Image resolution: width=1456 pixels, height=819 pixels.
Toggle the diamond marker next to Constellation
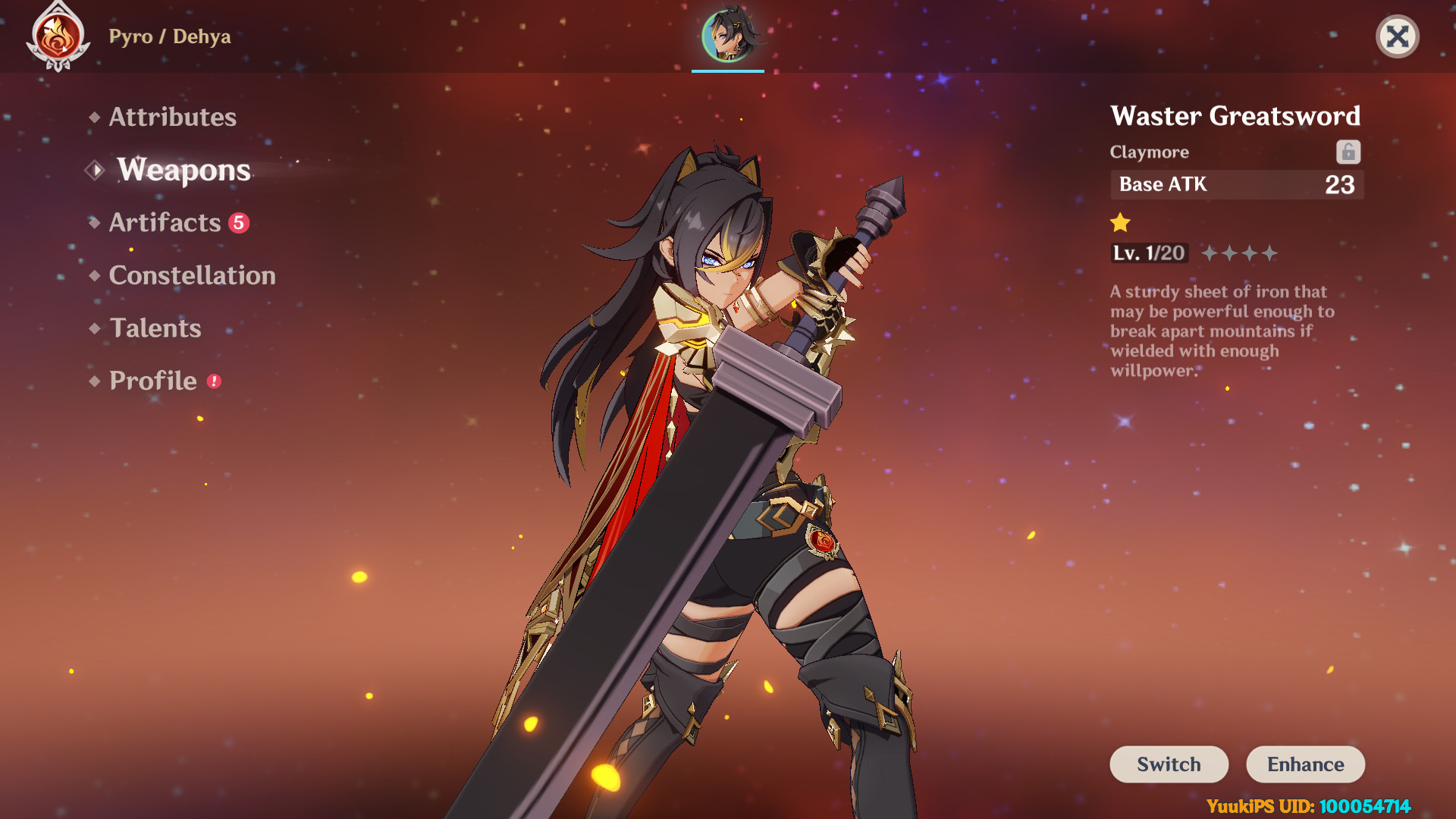click(94, 276)
